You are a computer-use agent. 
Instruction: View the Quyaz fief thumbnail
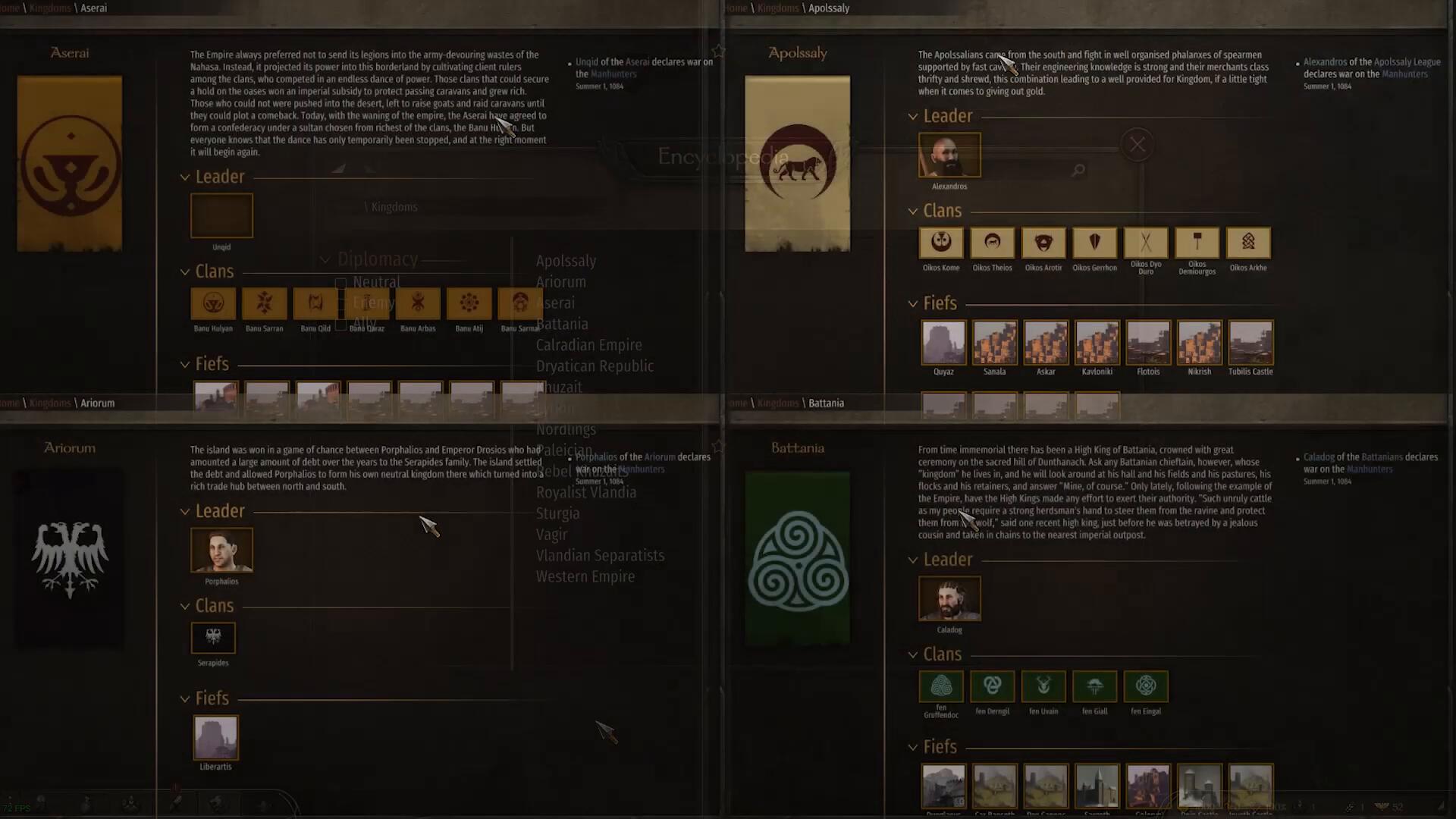pyautogui.click(x=943, y=343)
